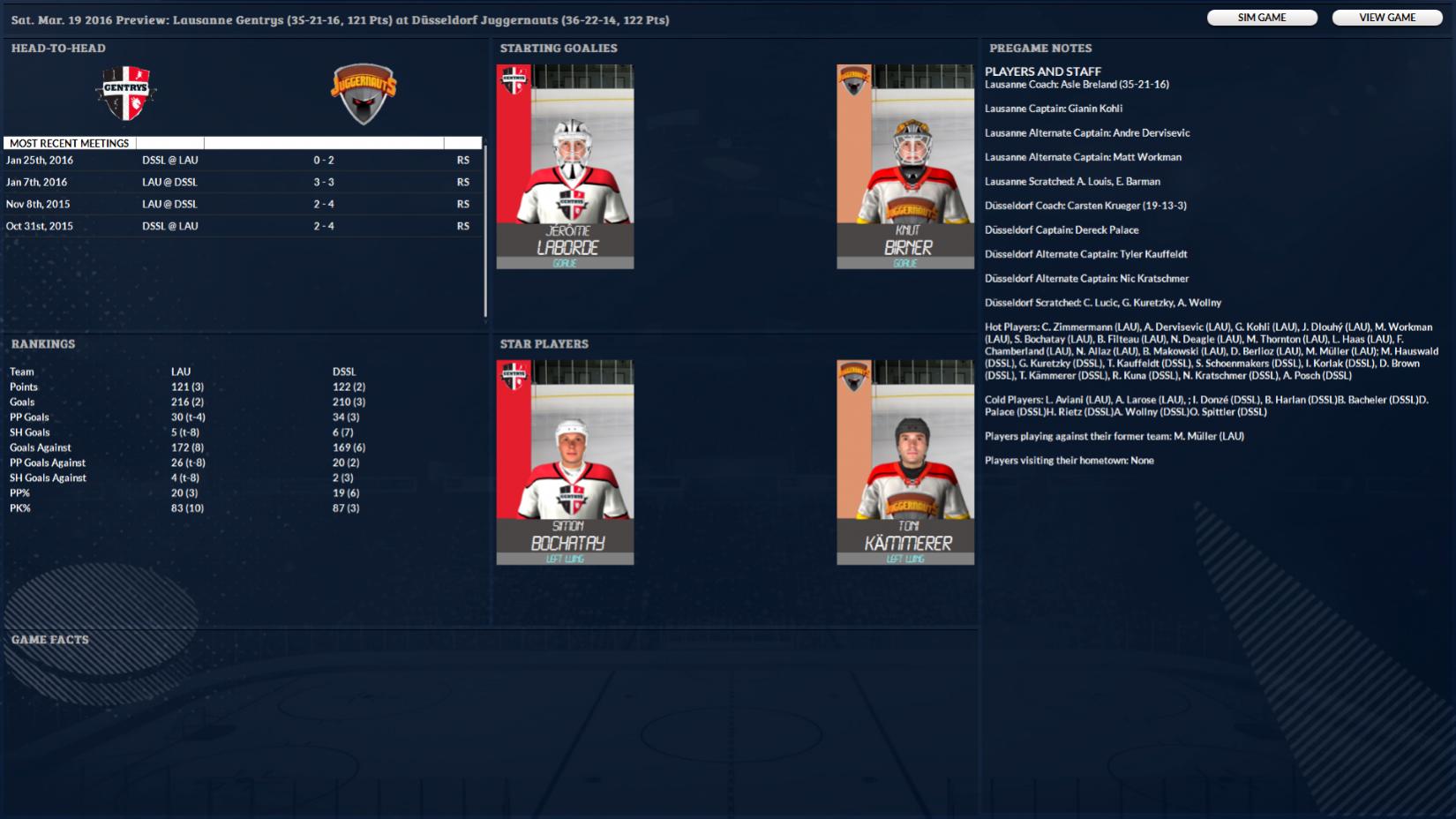Click the SIM GAME button
This screenshot has height=819, width=1456.
pyautogui.click(x=1262, y=18)
